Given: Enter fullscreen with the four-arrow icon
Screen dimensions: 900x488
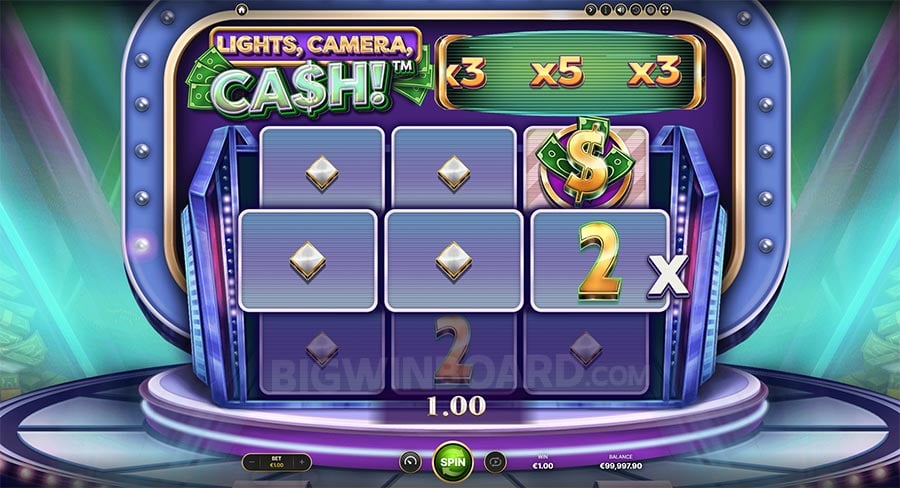Looking at the screenshot, I should click(665, 10).
